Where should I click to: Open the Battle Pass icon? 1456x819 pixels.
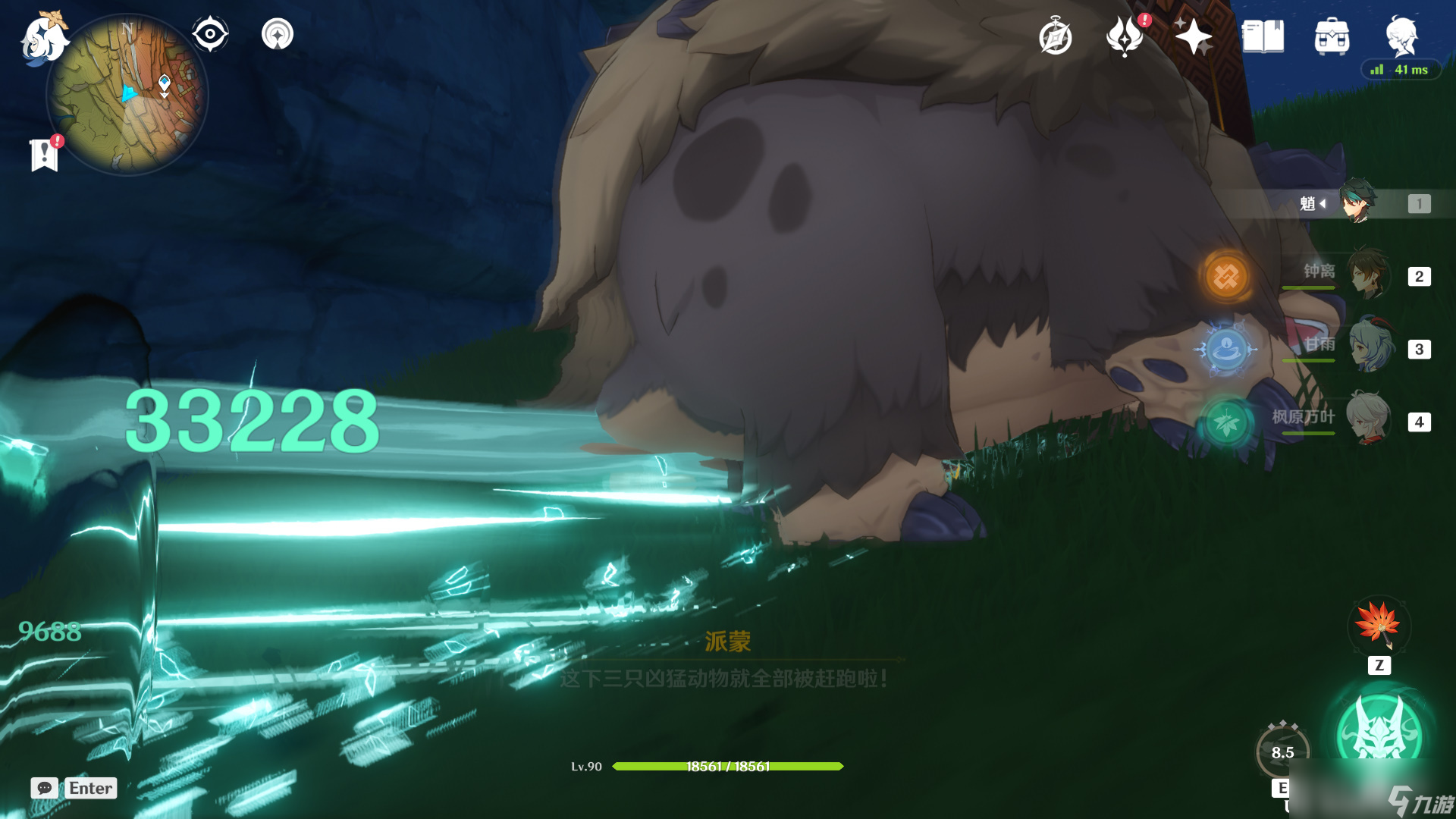coord(1125,36)
